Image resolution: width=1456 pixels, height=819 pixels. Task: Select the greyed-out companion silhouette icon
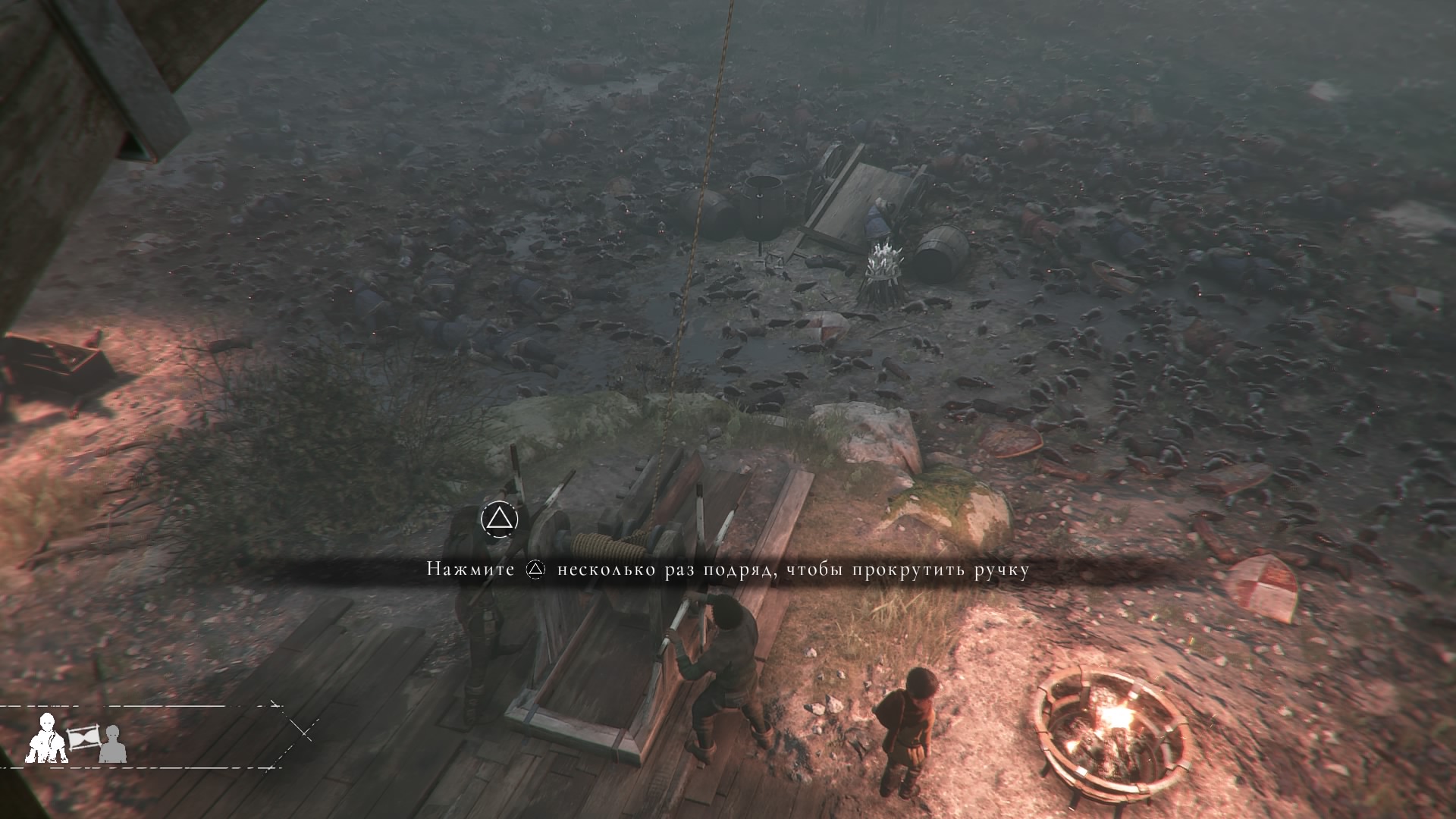tap(112, 744)
